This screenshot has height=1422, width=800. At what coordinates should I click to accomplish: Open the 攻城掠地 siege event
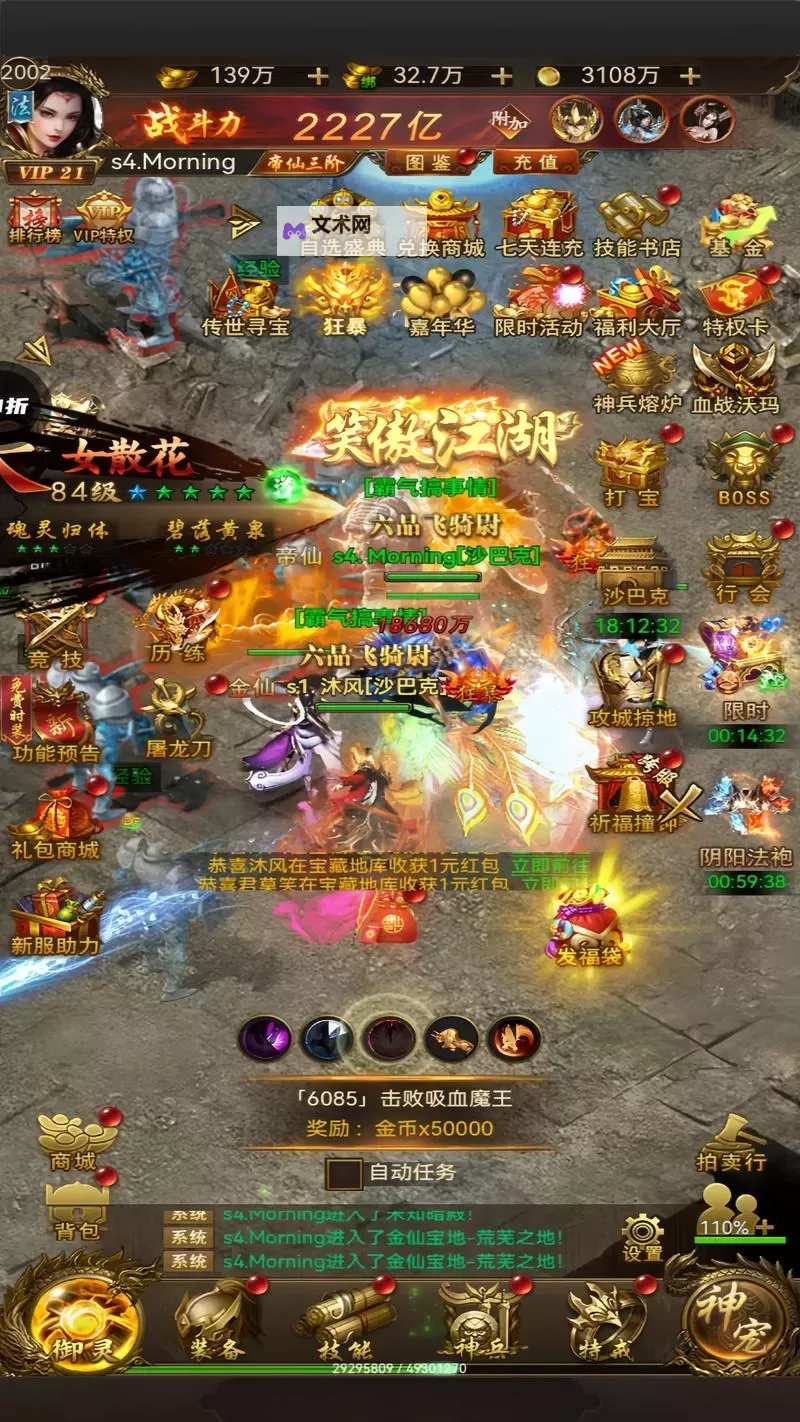[633, 689]
